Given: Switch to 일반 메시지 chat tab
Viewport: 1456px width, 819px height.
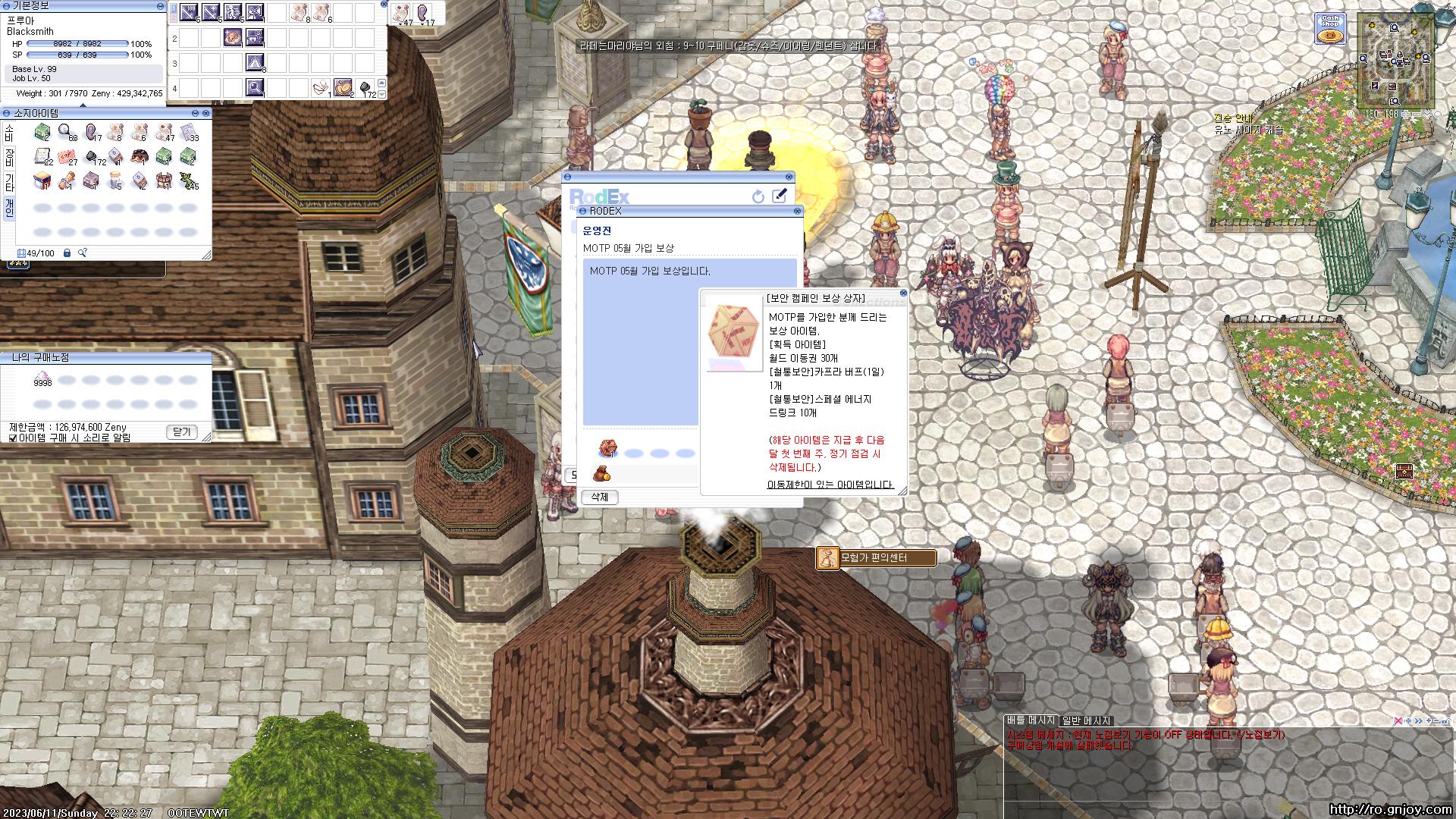Looking at the screenshot, I should tap(1086, 720).
